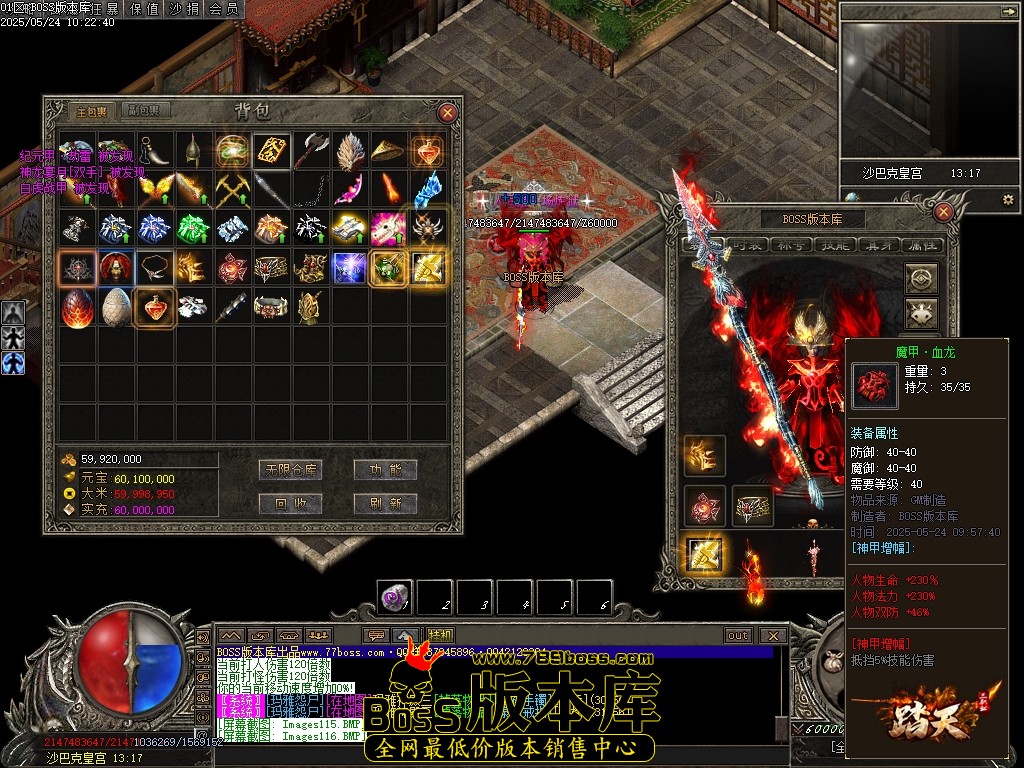Select the crossed golden pickaxes item

click(x=233, y=189)
